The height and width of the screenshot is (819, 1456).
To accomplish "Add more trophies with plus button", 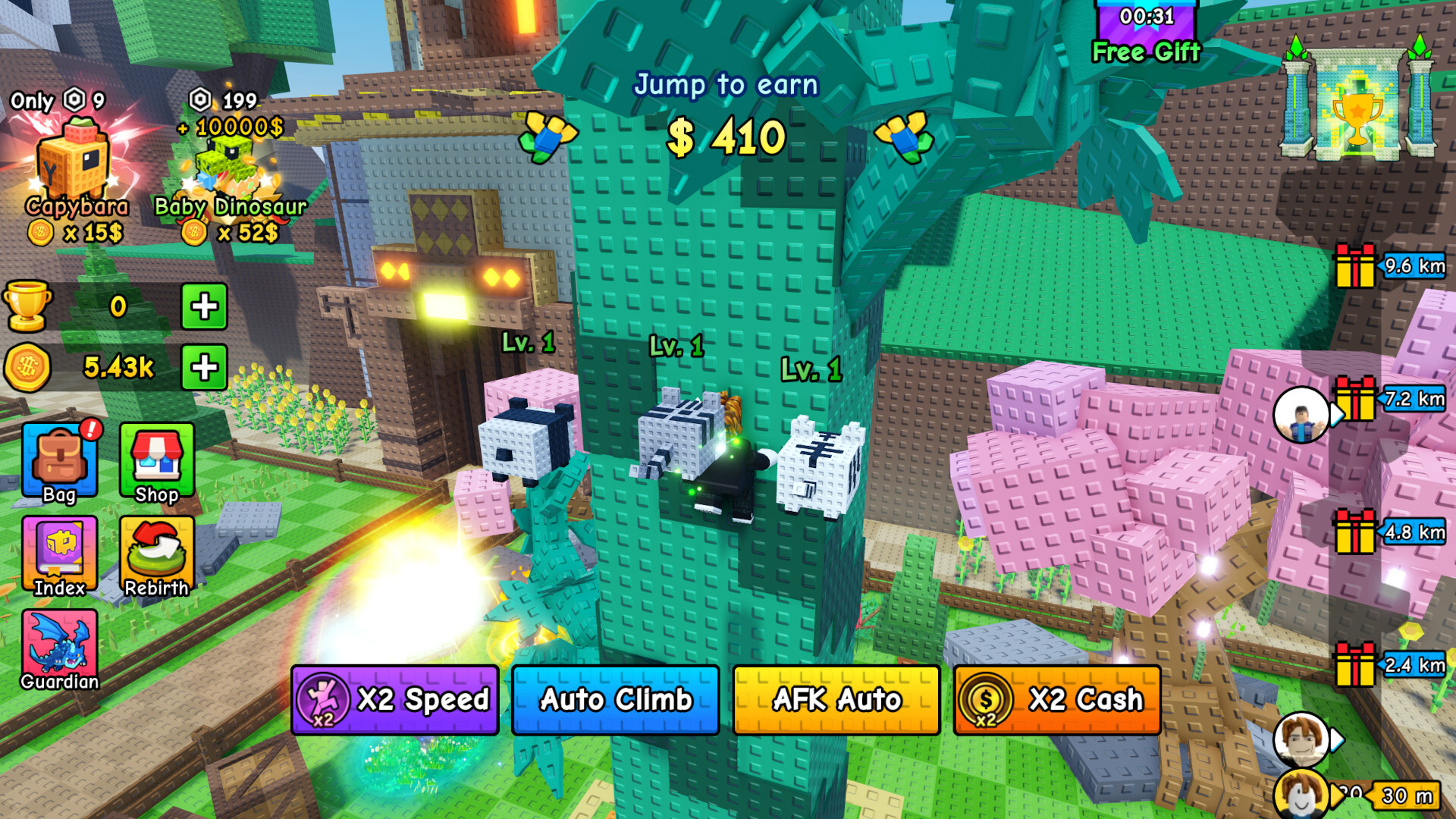I will [204, 306].
